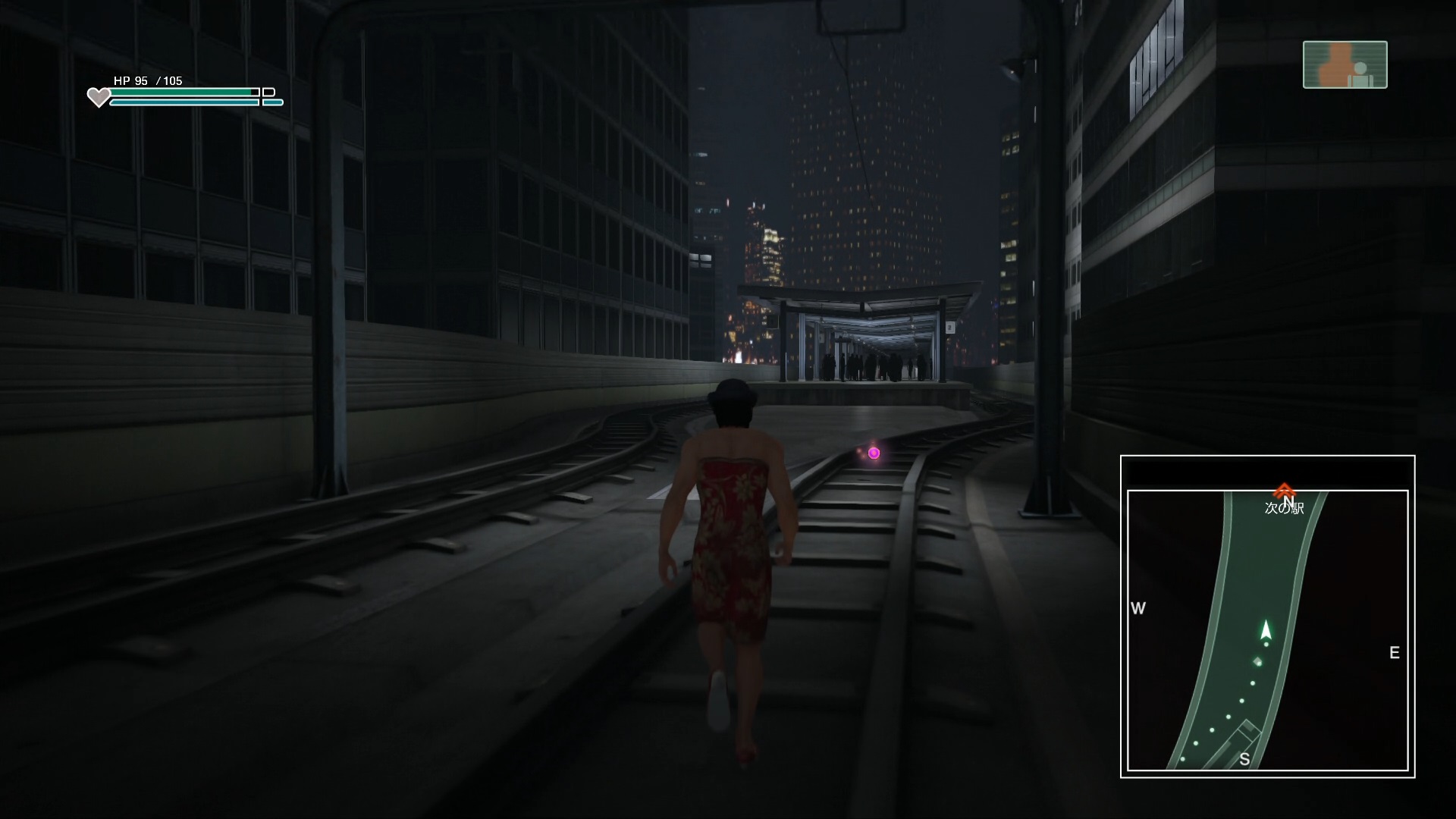Image resolution: width=1456 pixels, height=819 pixels.
Task: Click the white player arrow on minimap
Action: coord(1265,630)
